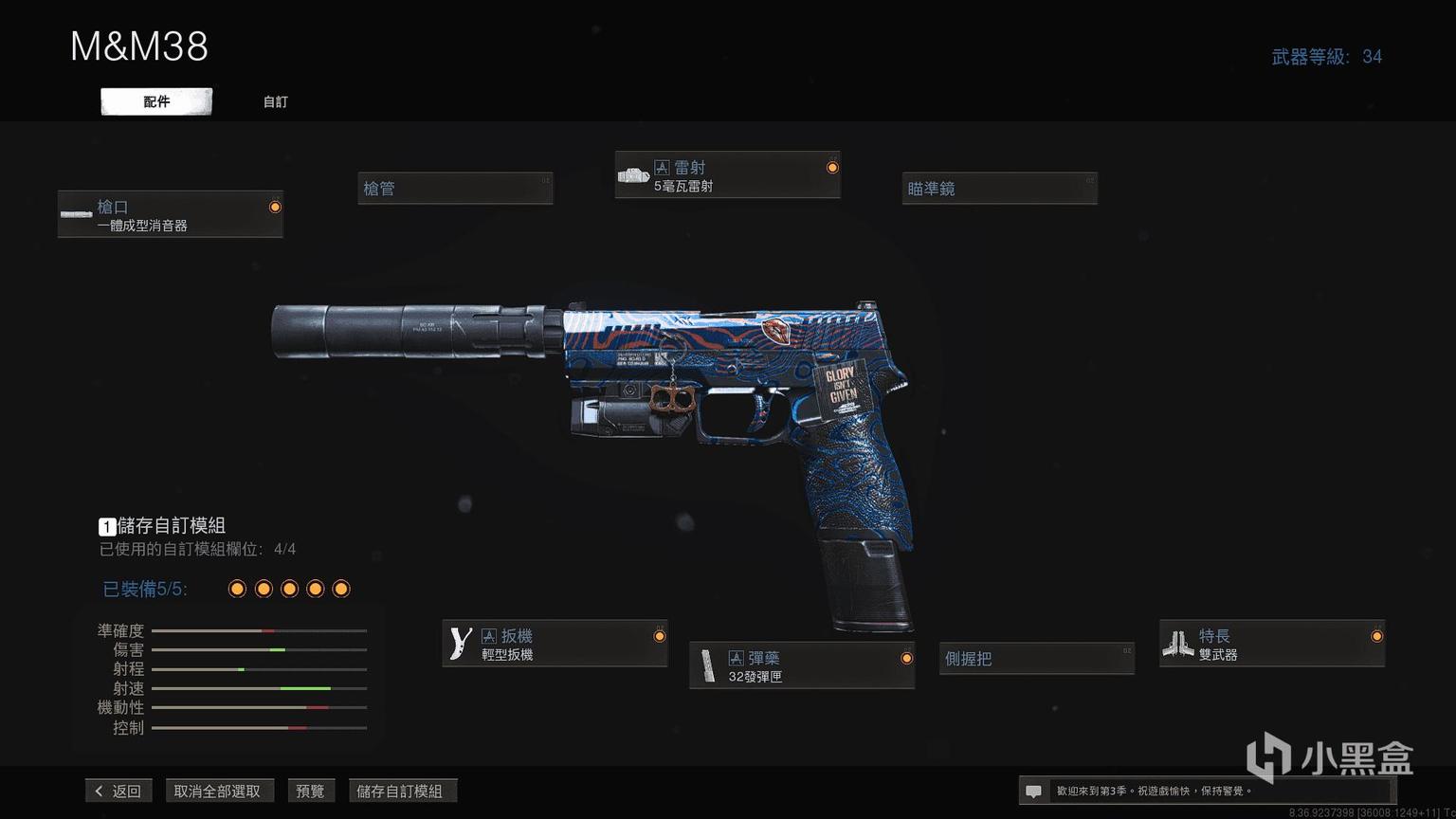Open the 自訂 customize tab
1456x819 pixels.
pyautogui.click(x=275, y=101)
